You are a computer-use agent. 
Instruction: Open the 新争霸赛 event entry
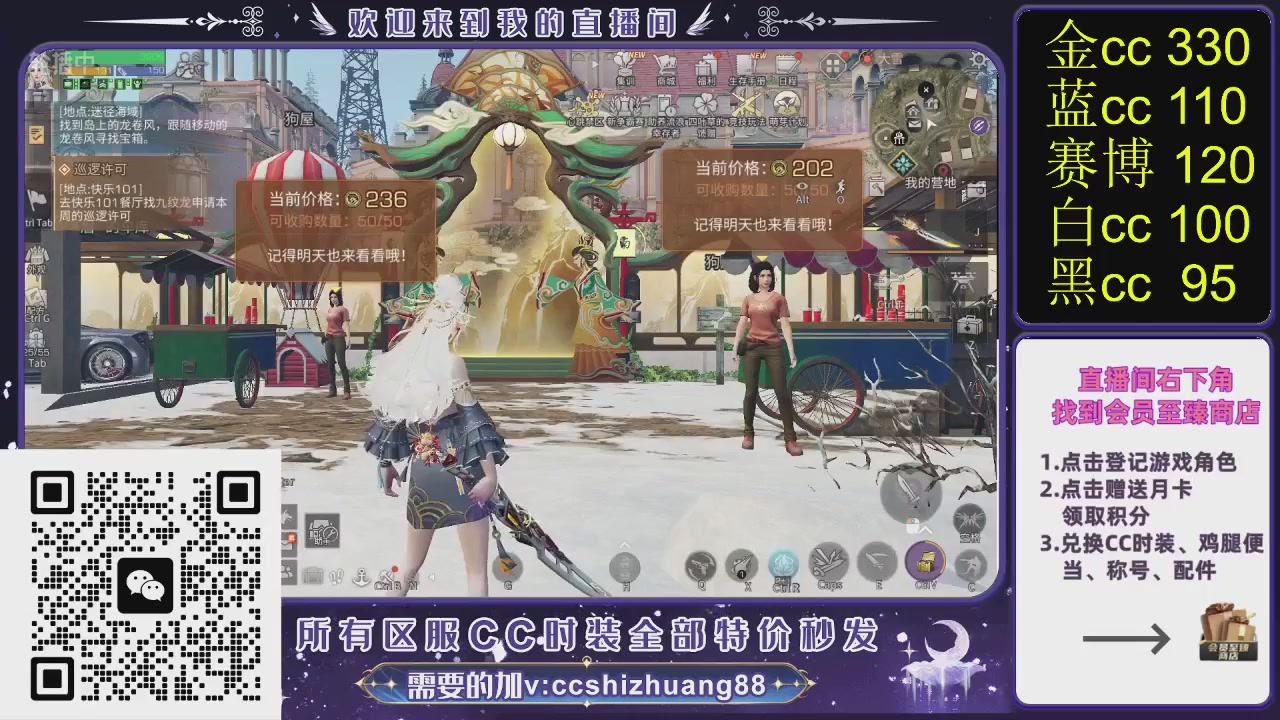click(x=625, y=105)
